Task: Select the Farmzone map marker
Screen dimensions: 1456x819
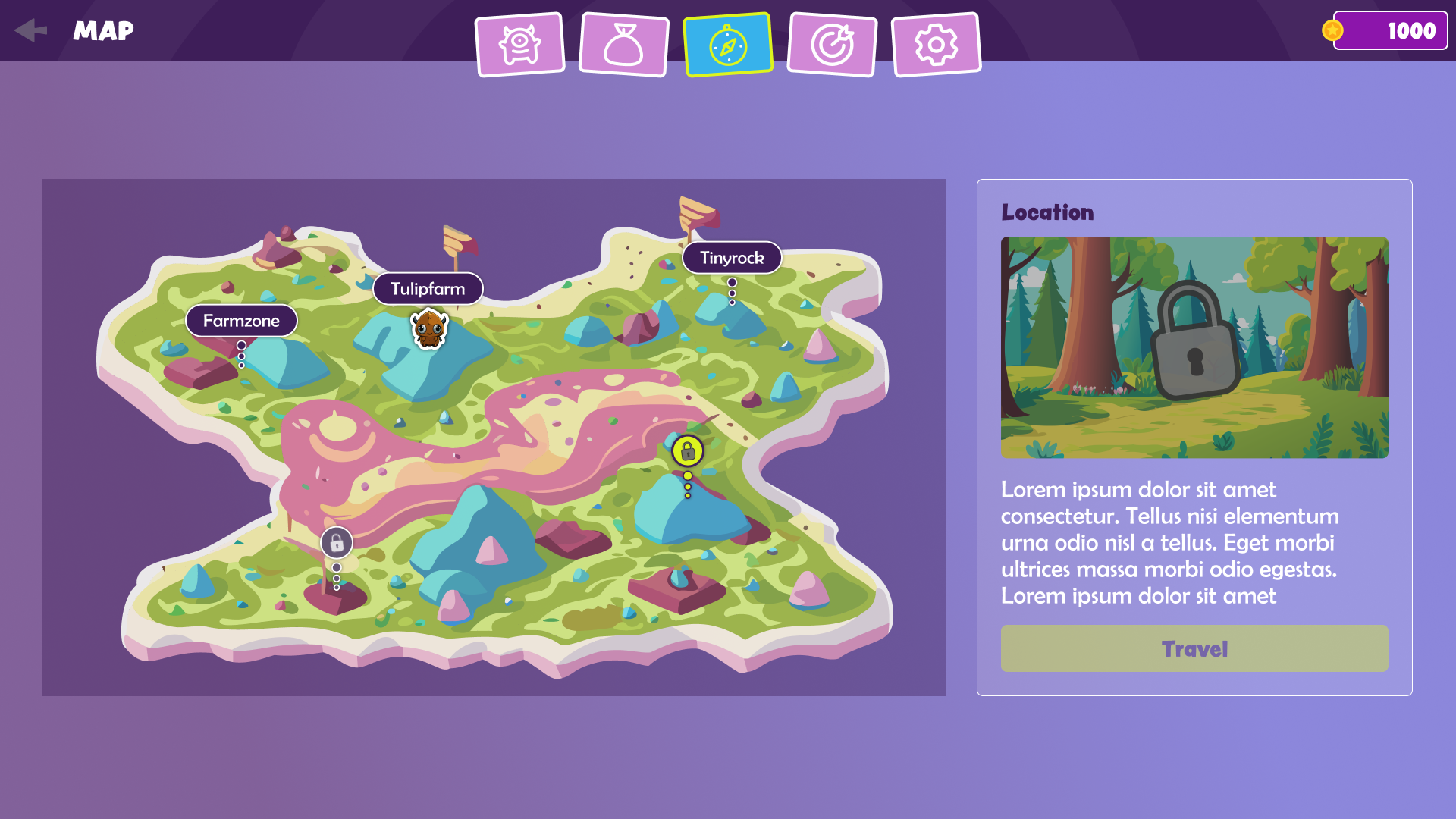Action: coord(241,321)
